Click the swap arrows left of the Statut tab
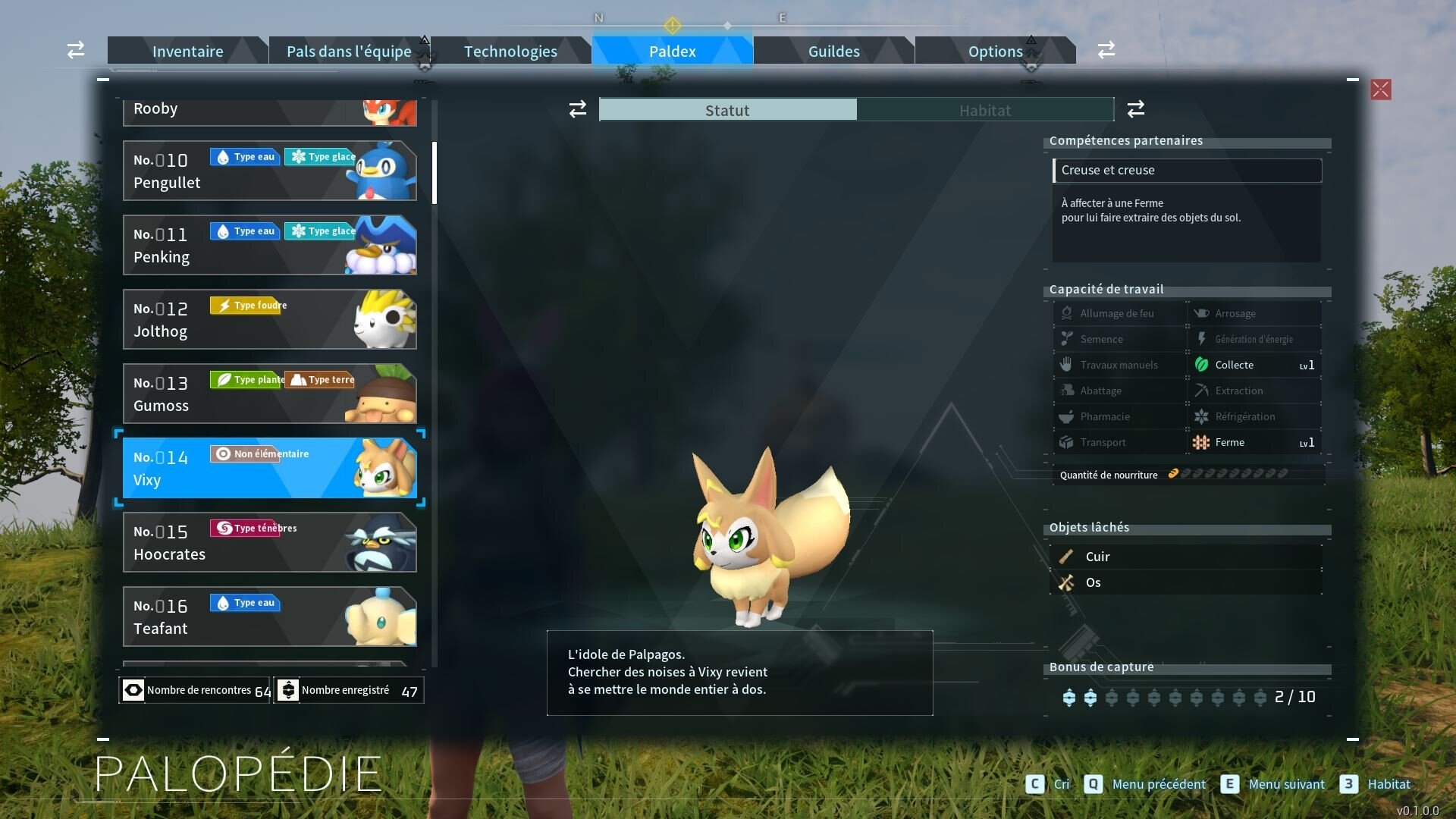This screenshot has width=1456, height=819. point(577,109)
